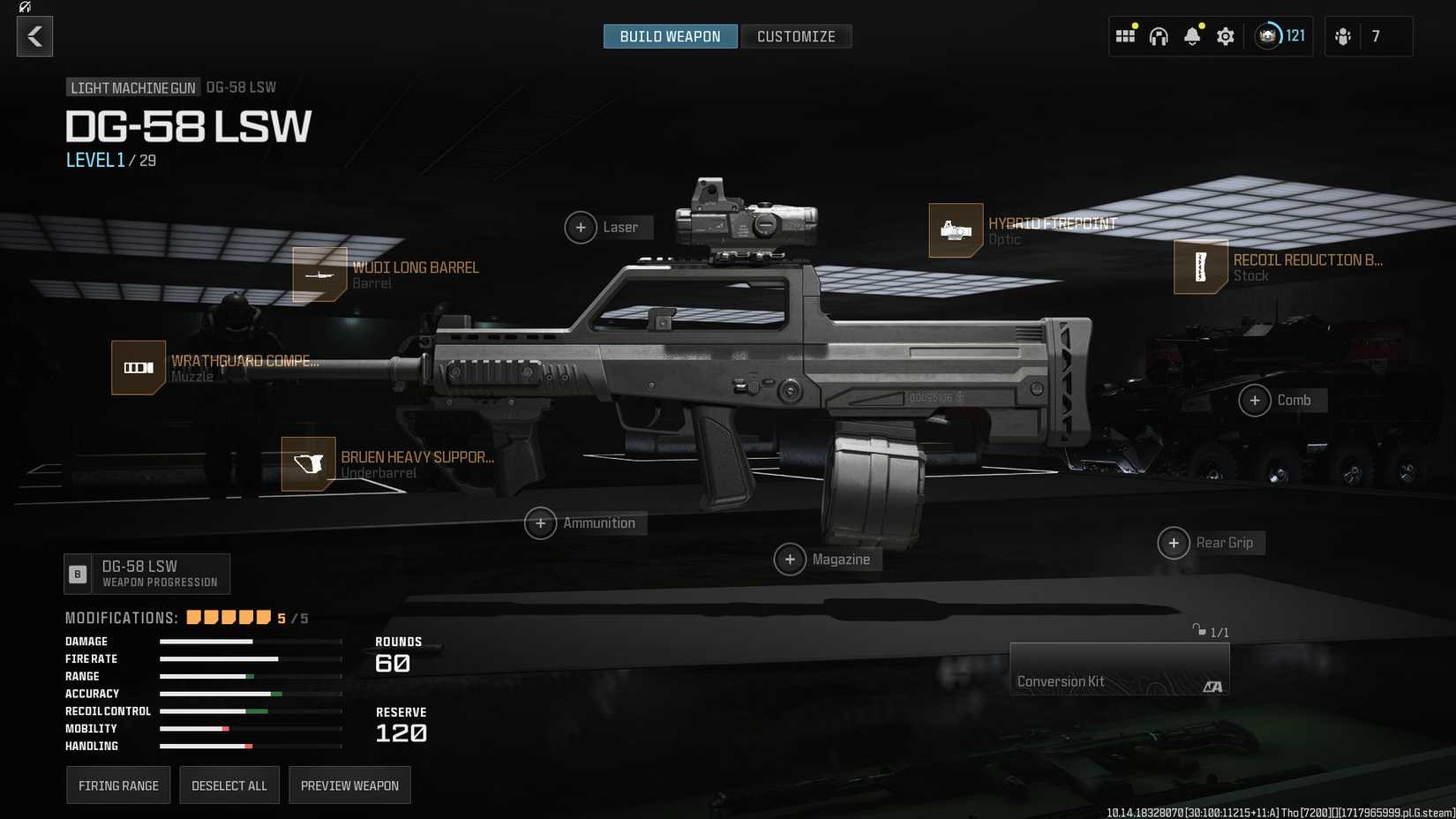Viewport: 1456px width, 819px height.
Task: Expand the Laser attachment slot
Action: [581, 227]
